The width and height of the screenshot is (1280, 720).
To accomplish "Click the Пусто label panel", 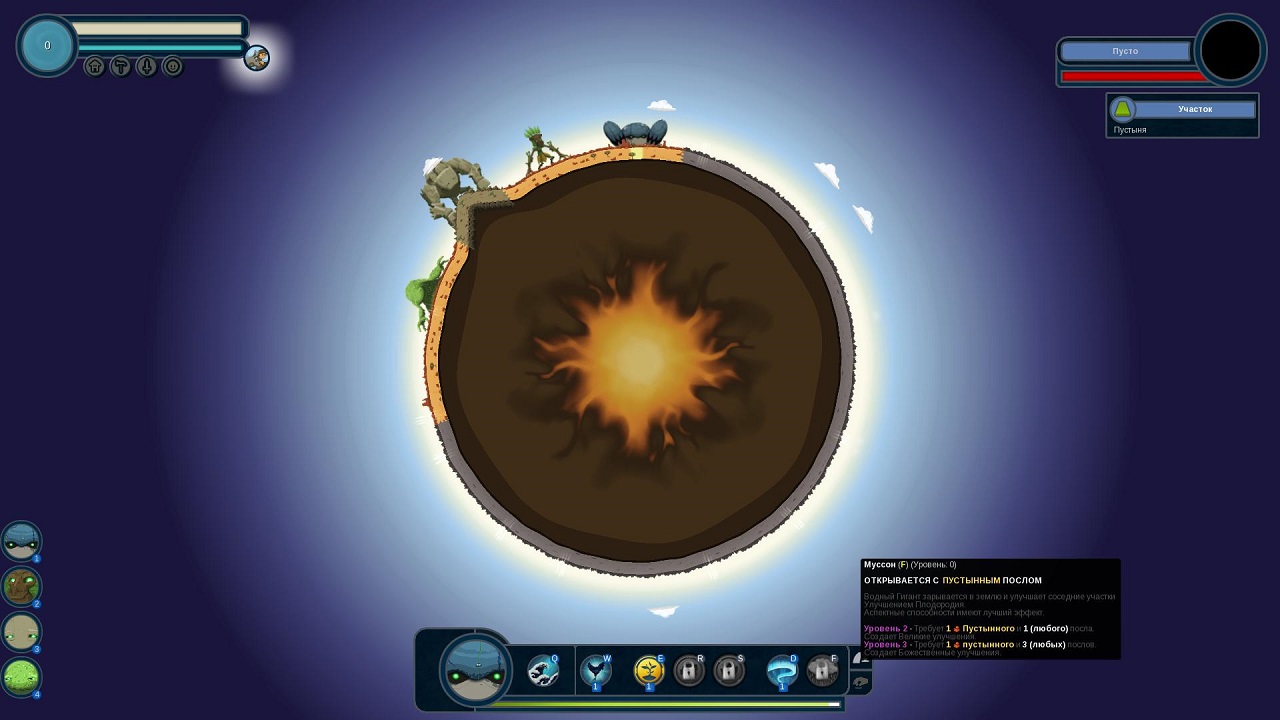I will point(1126,51).
